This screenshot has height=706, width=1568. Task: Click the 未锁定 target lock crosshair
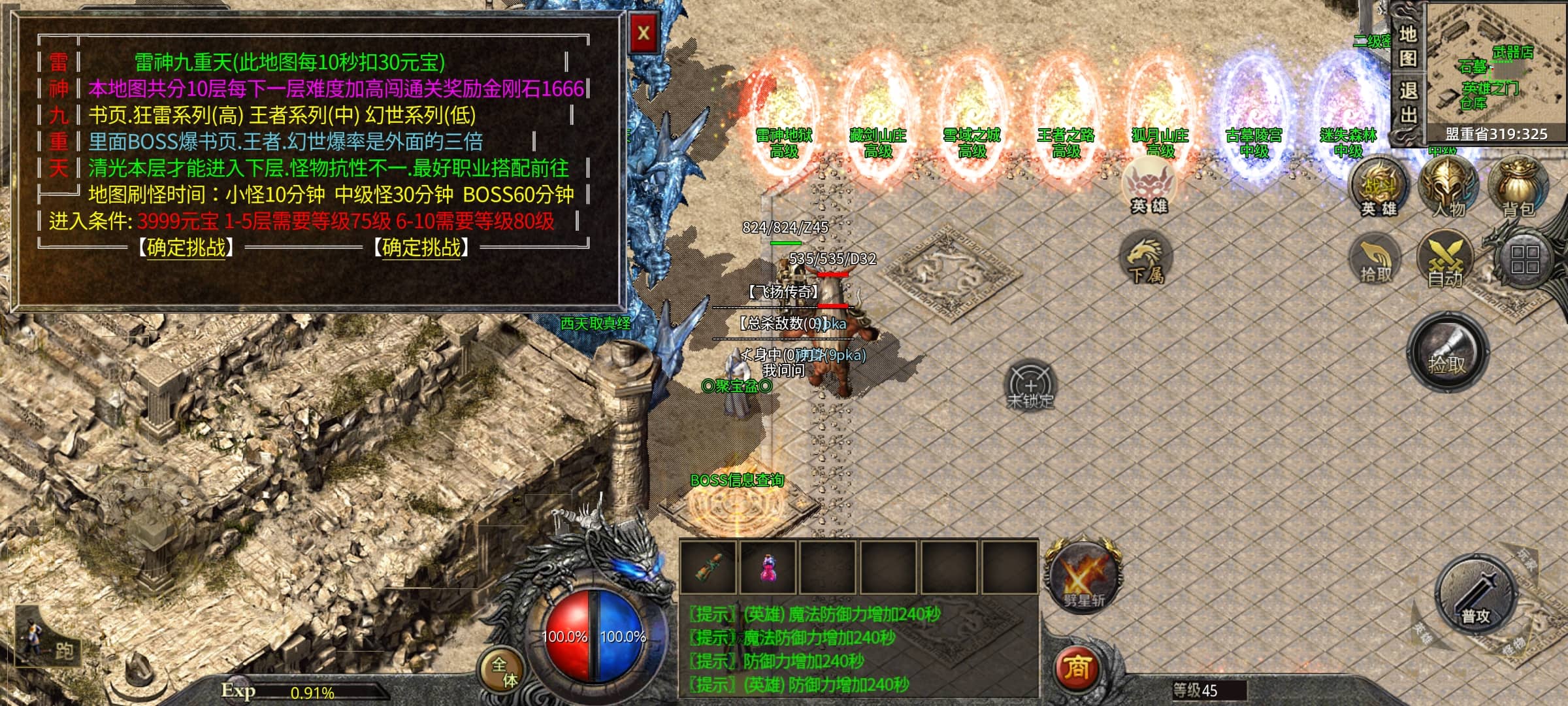1030,386
